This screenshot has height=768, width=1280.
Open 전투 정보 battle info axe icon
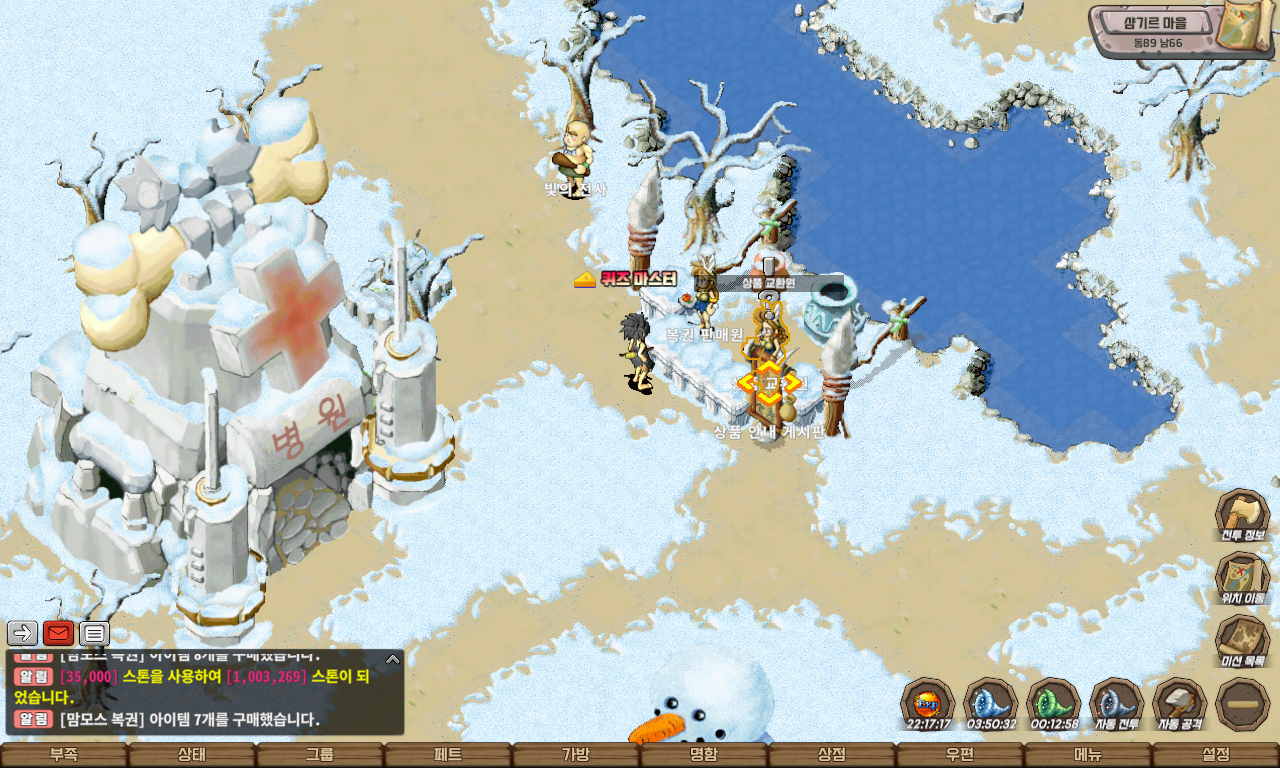pos(1242,515)
